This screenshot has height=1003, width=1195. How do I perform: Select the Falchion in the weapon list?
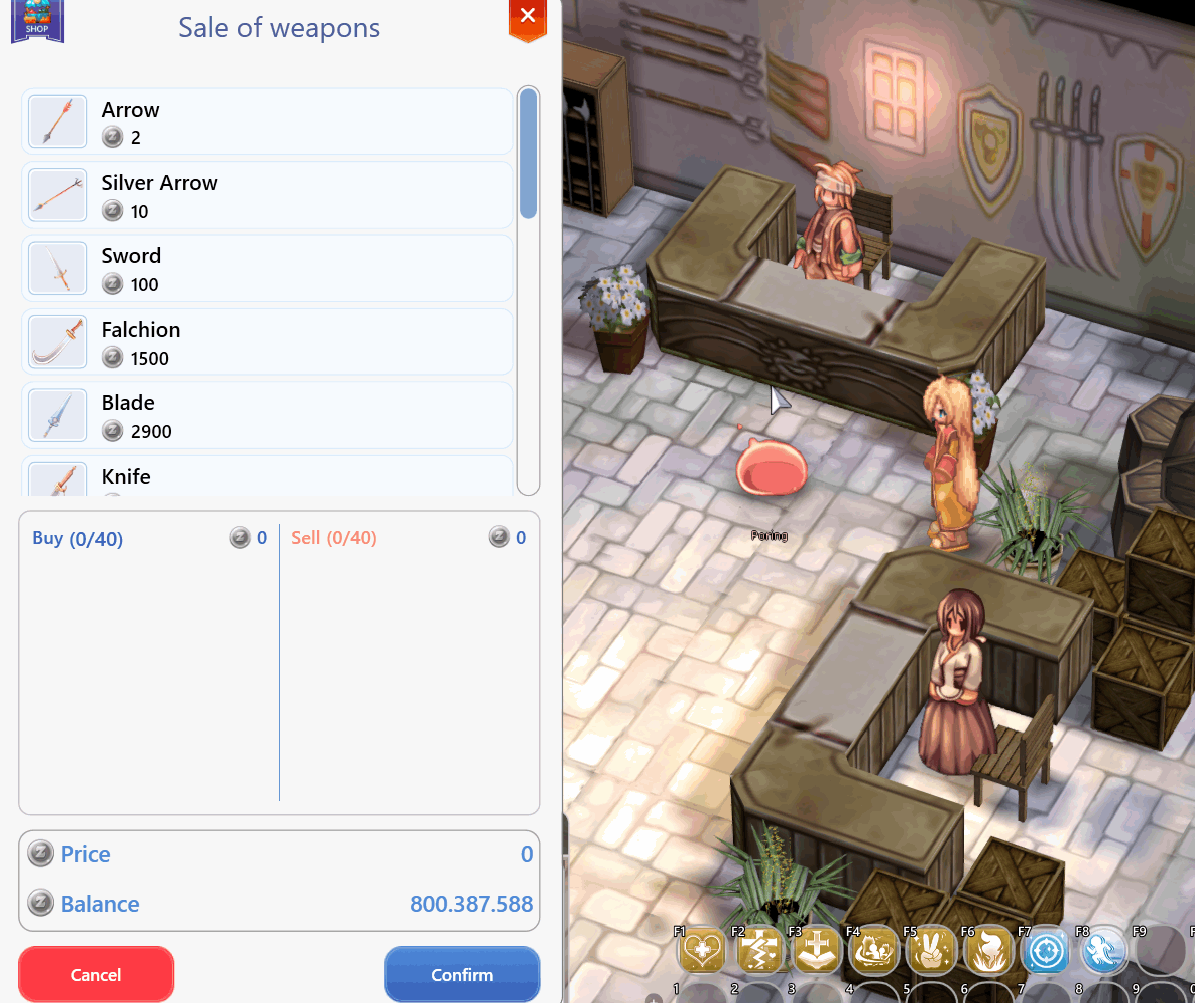[x=267, y=342]
